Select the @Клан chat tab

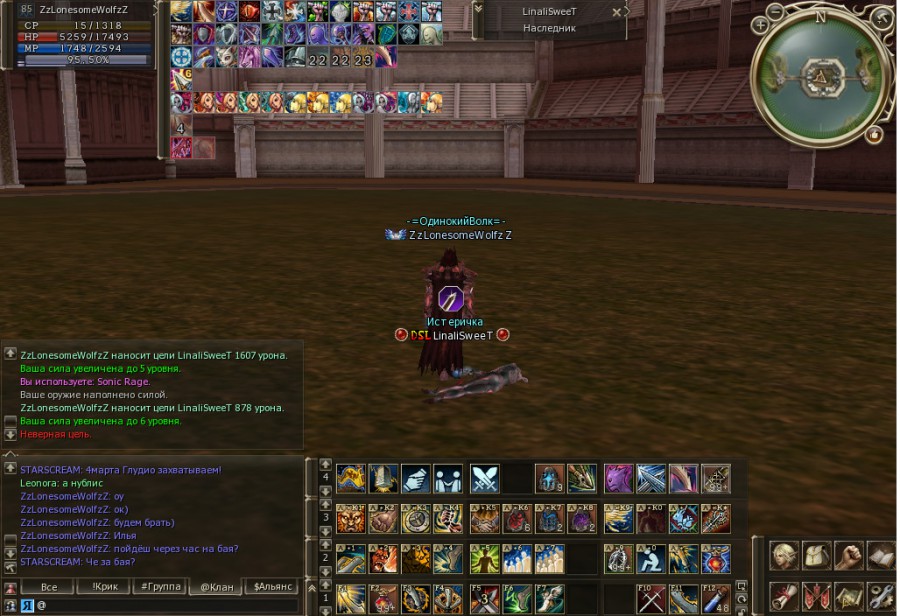217,587
